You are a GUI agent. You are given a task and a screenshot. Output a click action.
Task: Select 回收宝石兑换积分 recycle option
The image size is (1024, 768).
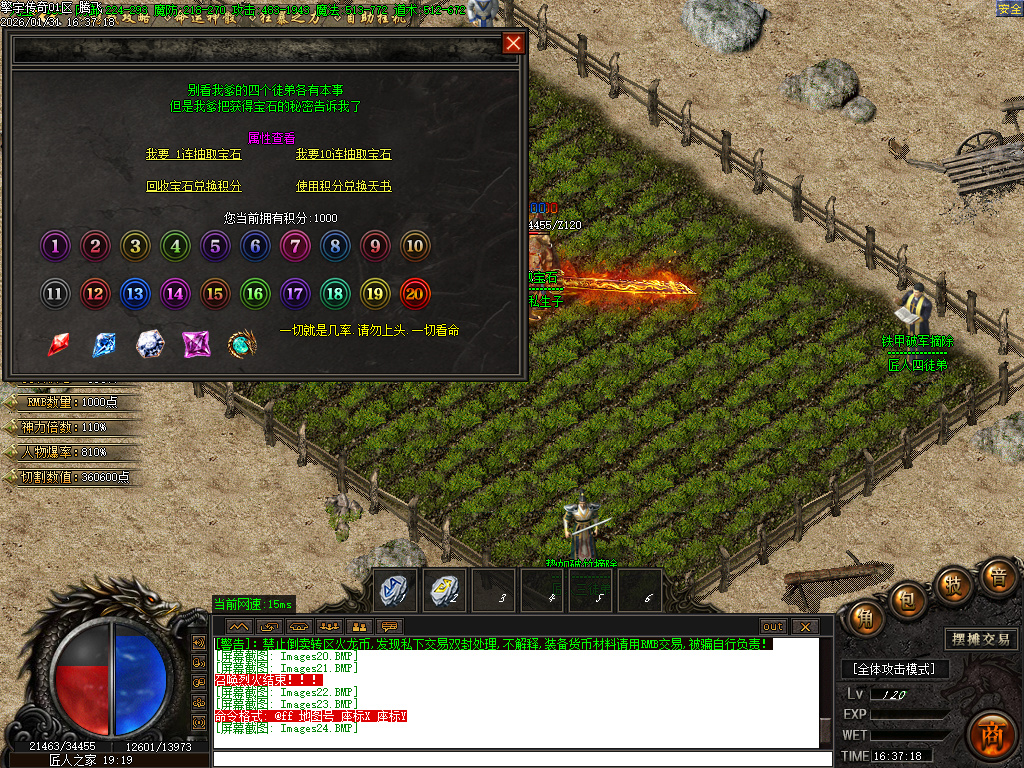194,186
